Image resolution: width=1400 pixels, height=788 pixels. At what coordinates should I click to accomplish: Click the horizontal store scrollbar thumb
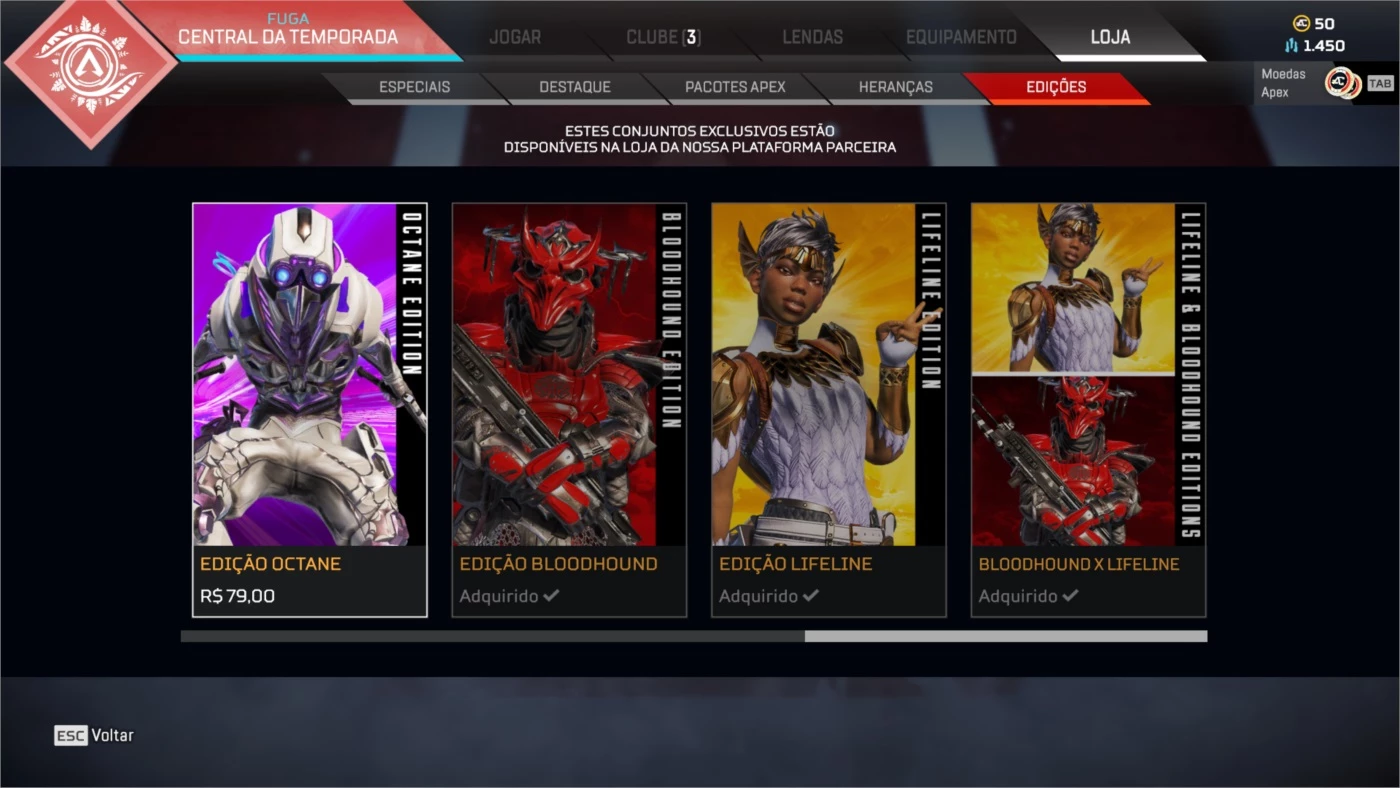tap(1005, 636)
